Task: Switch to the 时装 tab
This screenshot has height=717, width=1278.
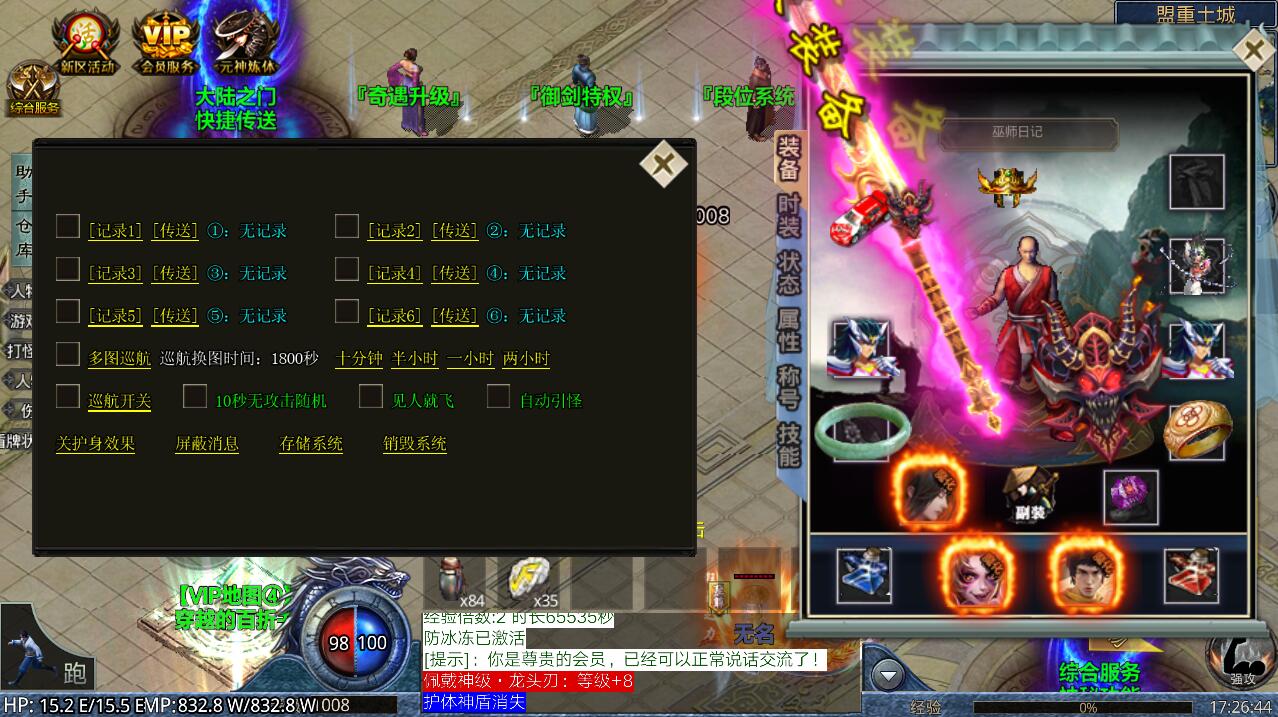Action: pos(789,215)
